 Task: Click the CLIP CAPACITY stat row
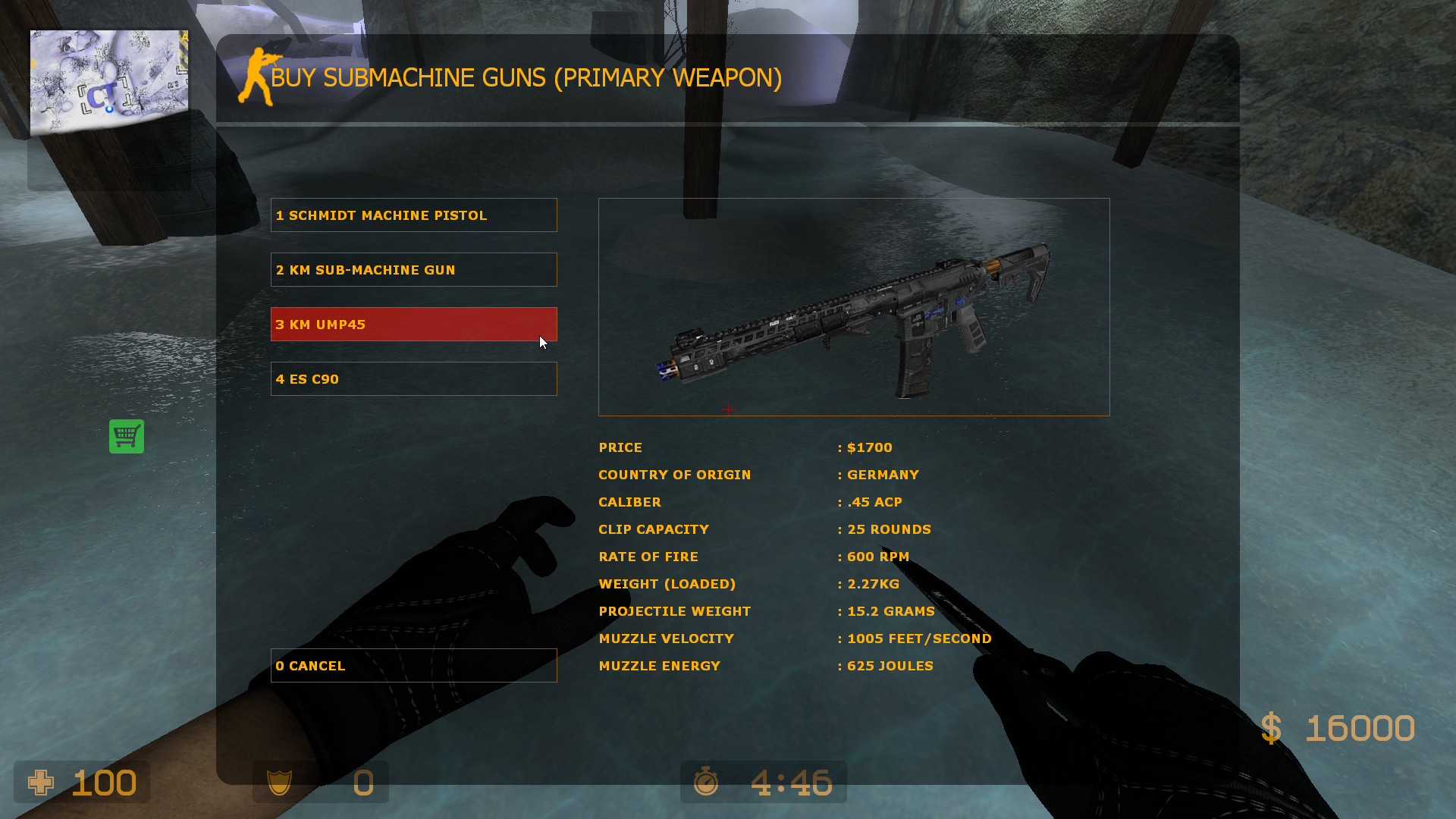[x=654, y=529]
